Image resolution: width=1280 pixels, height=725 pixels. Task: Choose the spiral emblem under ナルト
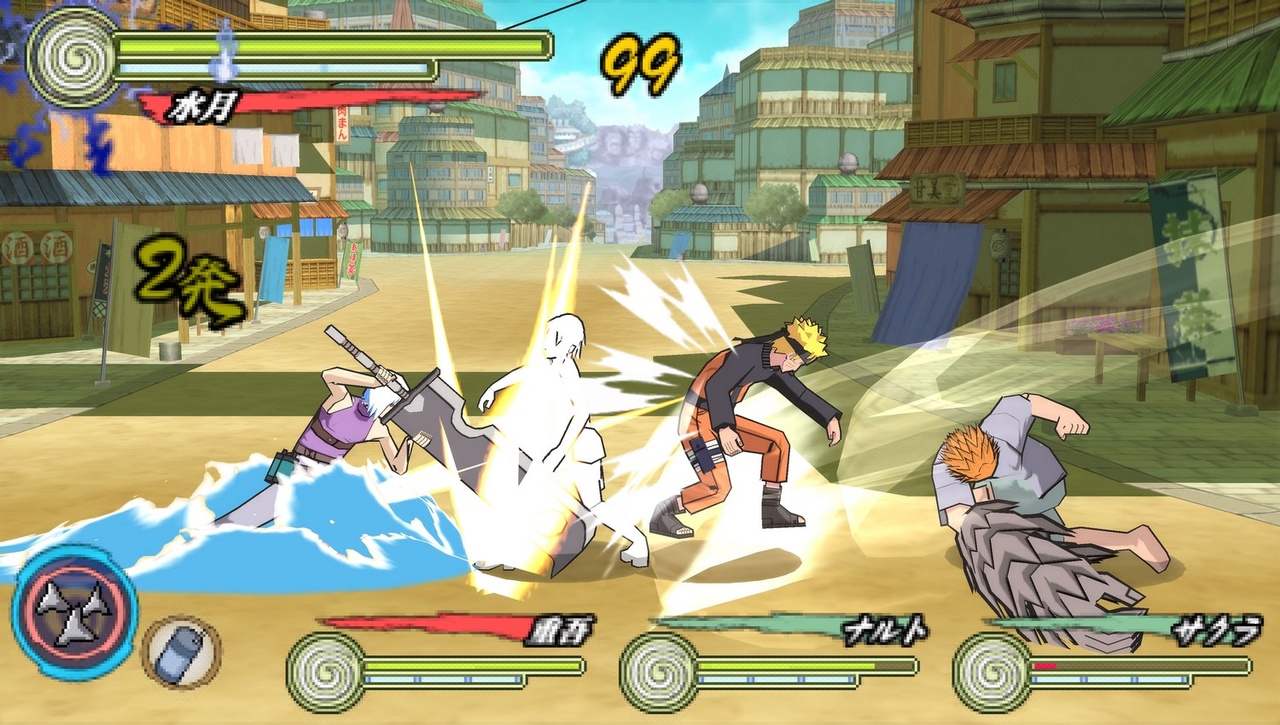pyautogui.click(x=658, y=672)
